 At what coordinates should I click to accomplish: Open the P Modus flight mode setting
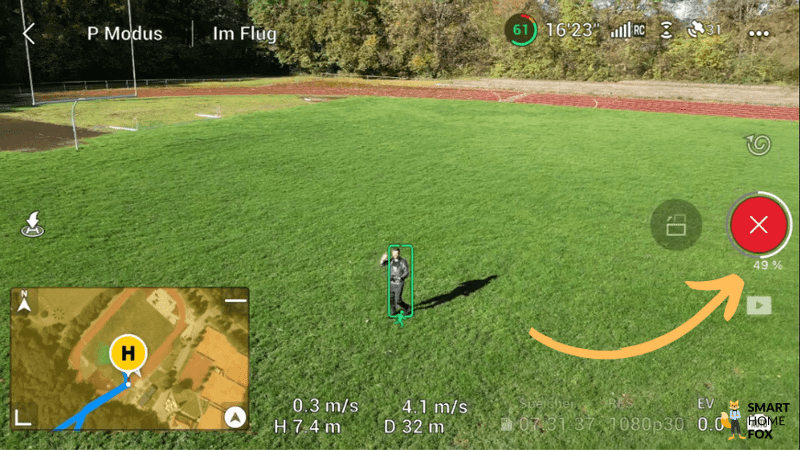(x=124, y=33)
